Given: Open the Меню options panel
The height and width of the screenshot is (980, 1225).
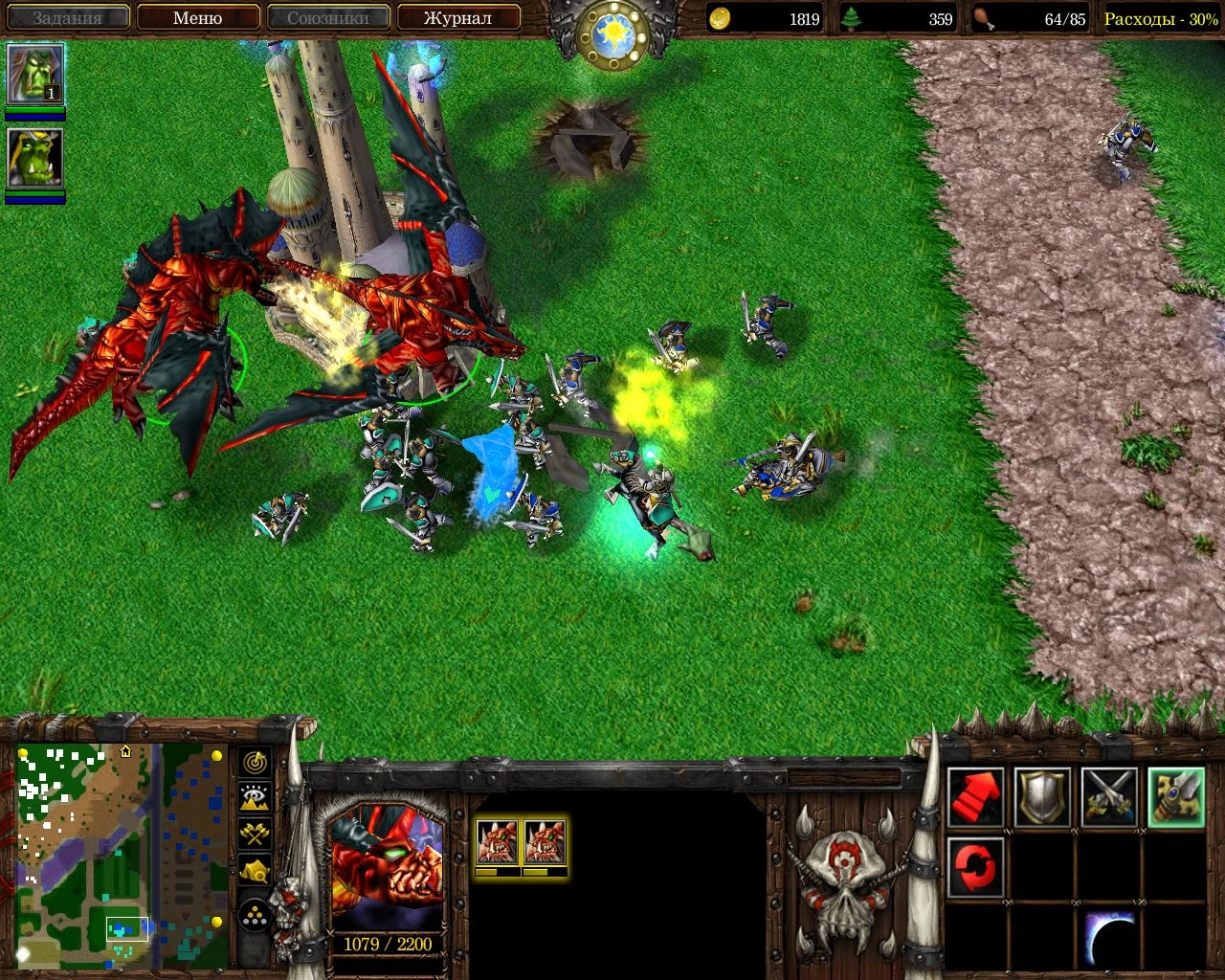Looking at the screenshot, I should [x=197, y=17].
